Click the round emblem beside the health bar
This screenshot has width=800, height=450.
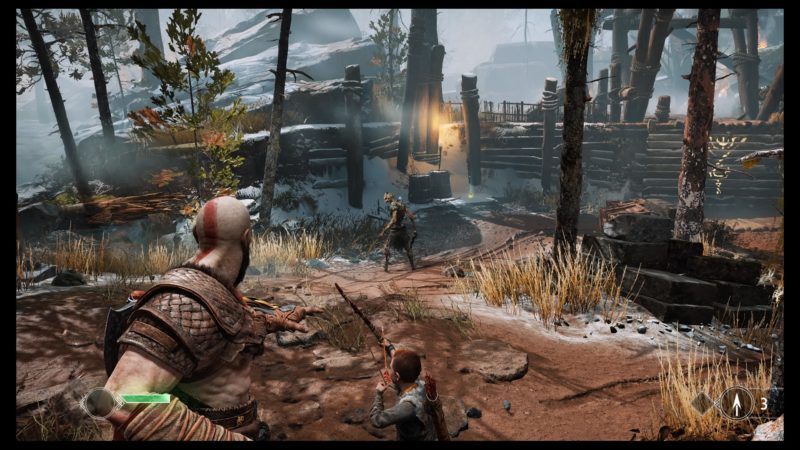pyautogui.click(x=100, y=402)
